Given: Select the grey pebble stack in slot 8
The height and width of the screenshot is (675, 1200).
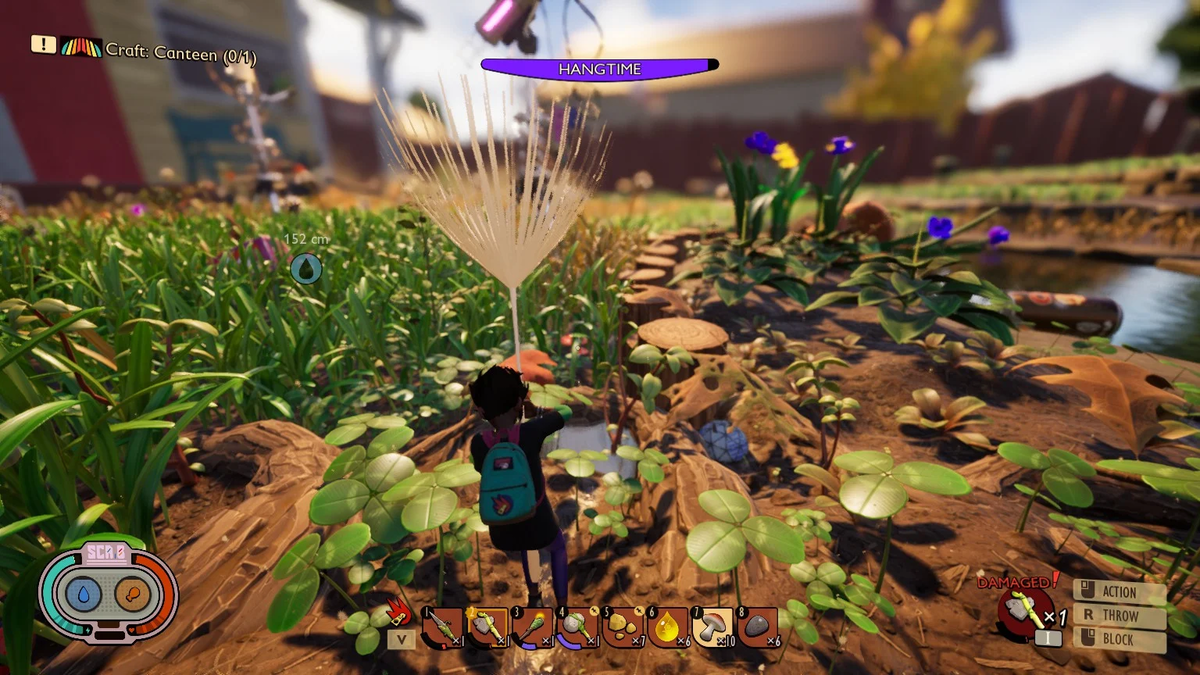Looking at the screenshot, I should coord(757,627).
